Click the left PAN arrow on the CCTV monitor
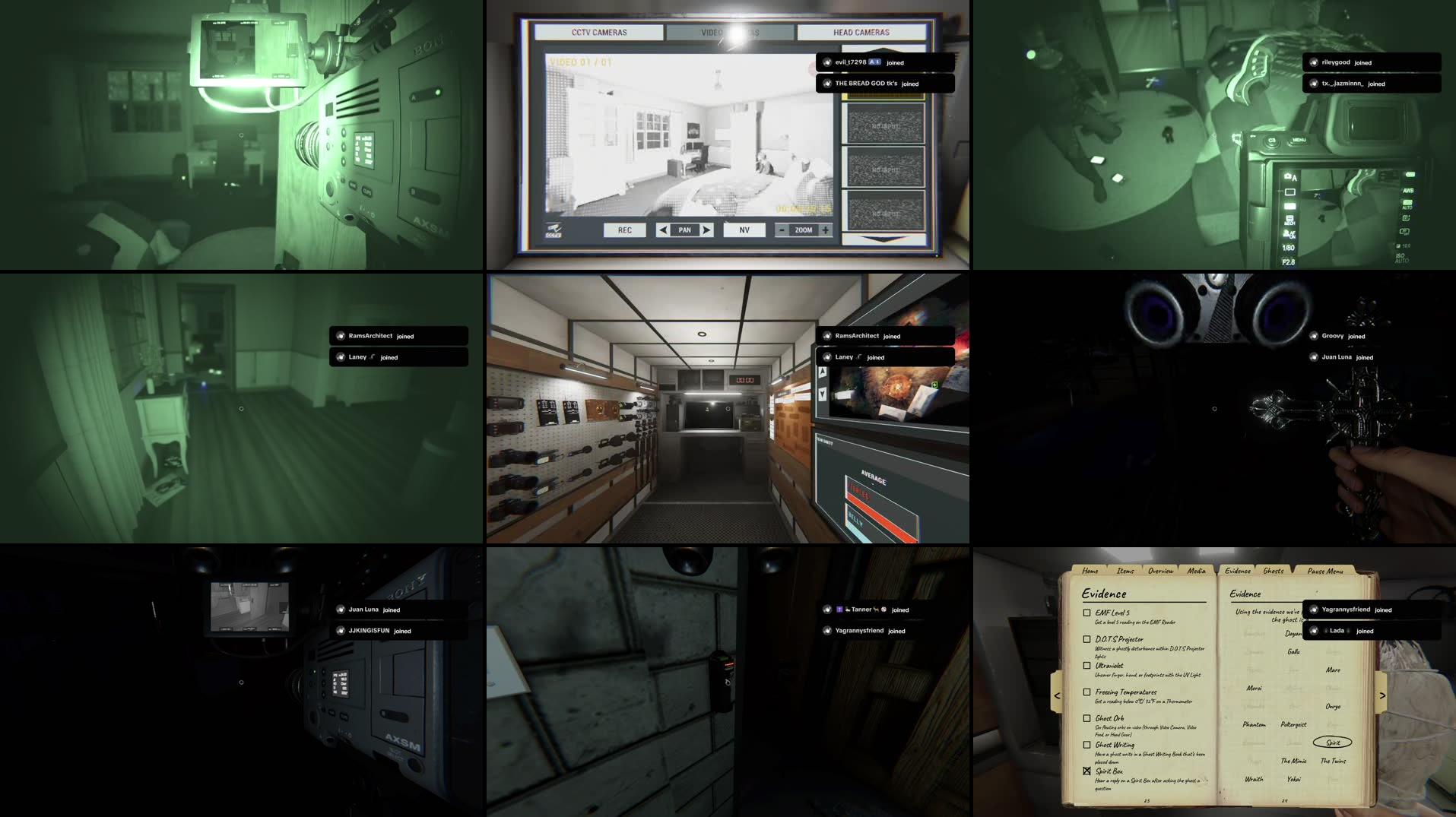Screen dimensions: 1456x817 click(x=664, y=230)
